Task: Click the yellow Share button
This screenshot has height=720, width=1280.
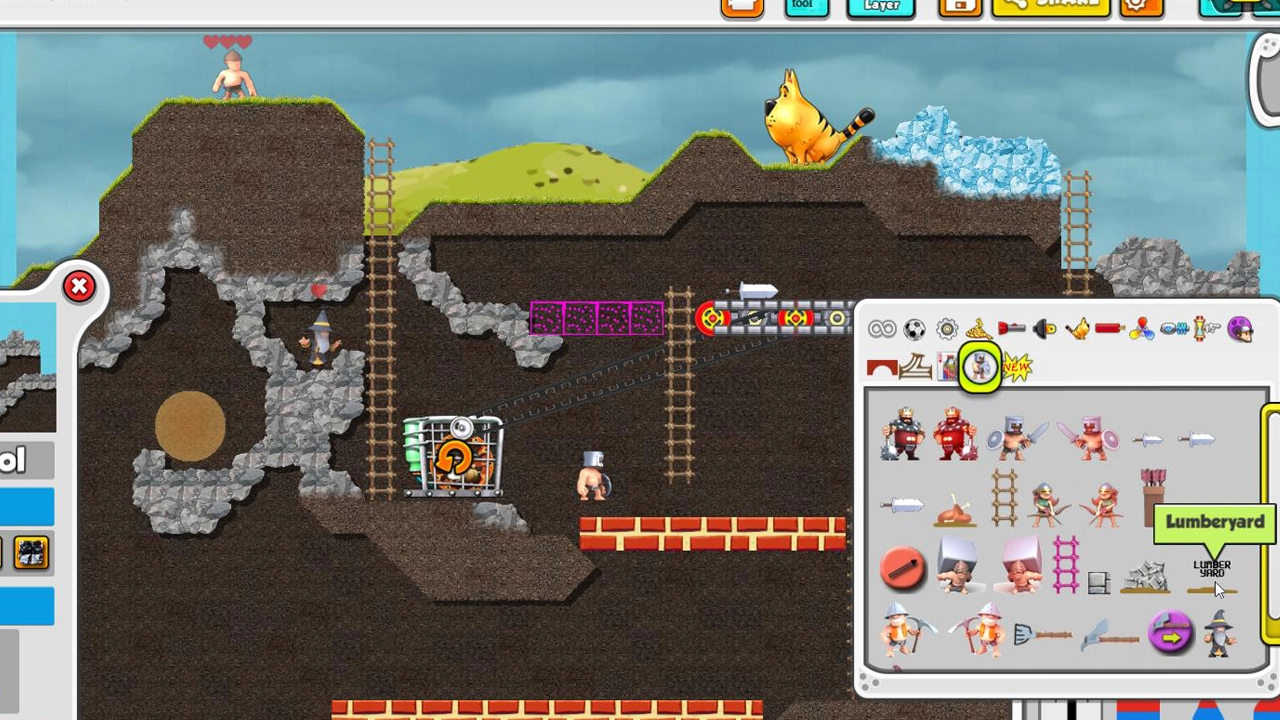Action: [x=1050, y=6]
